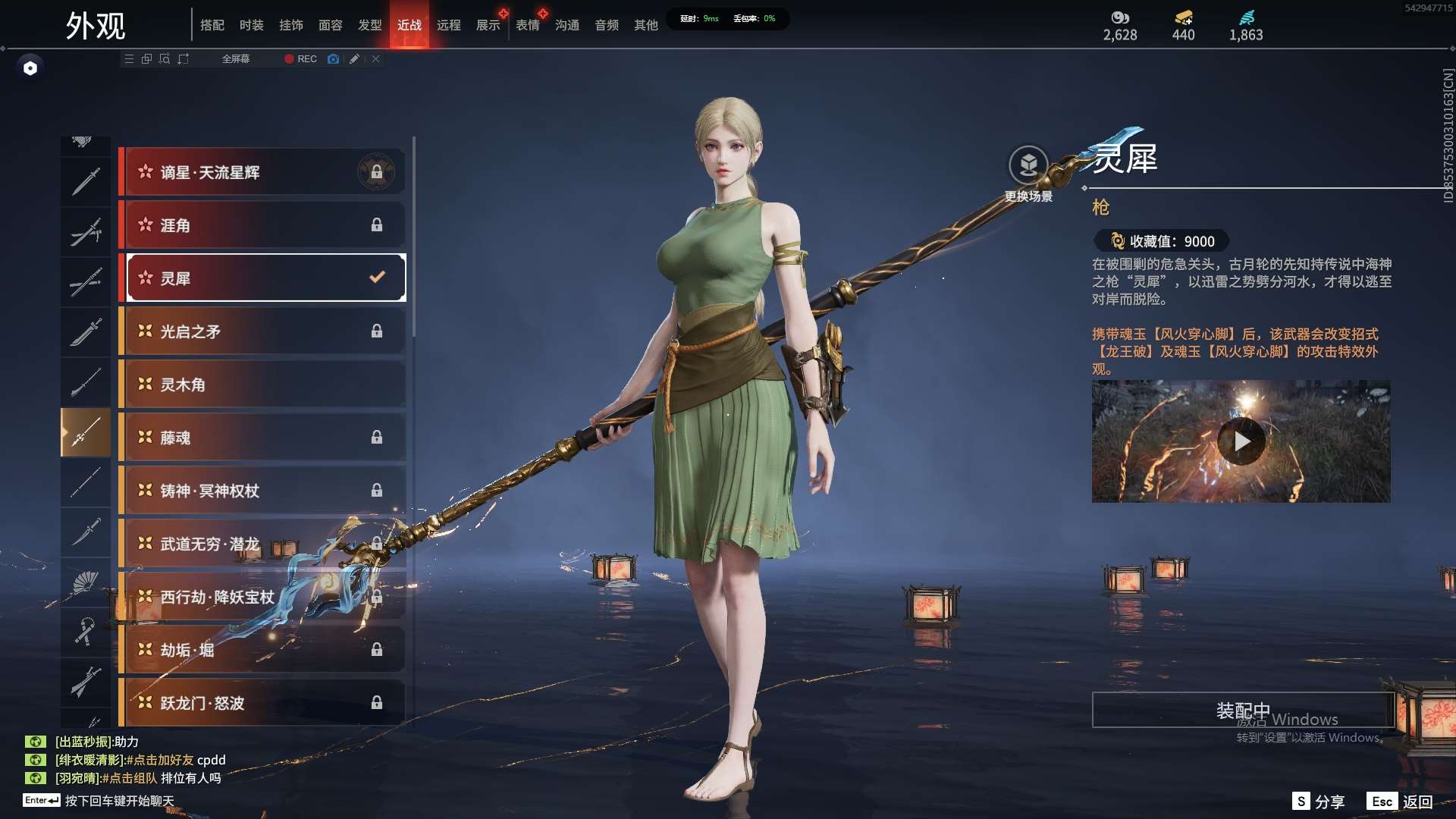The height and width of the screenshot is (819, 1456).
Task: Pick the 灵木角 weapon skin
Action: [262, 384]
